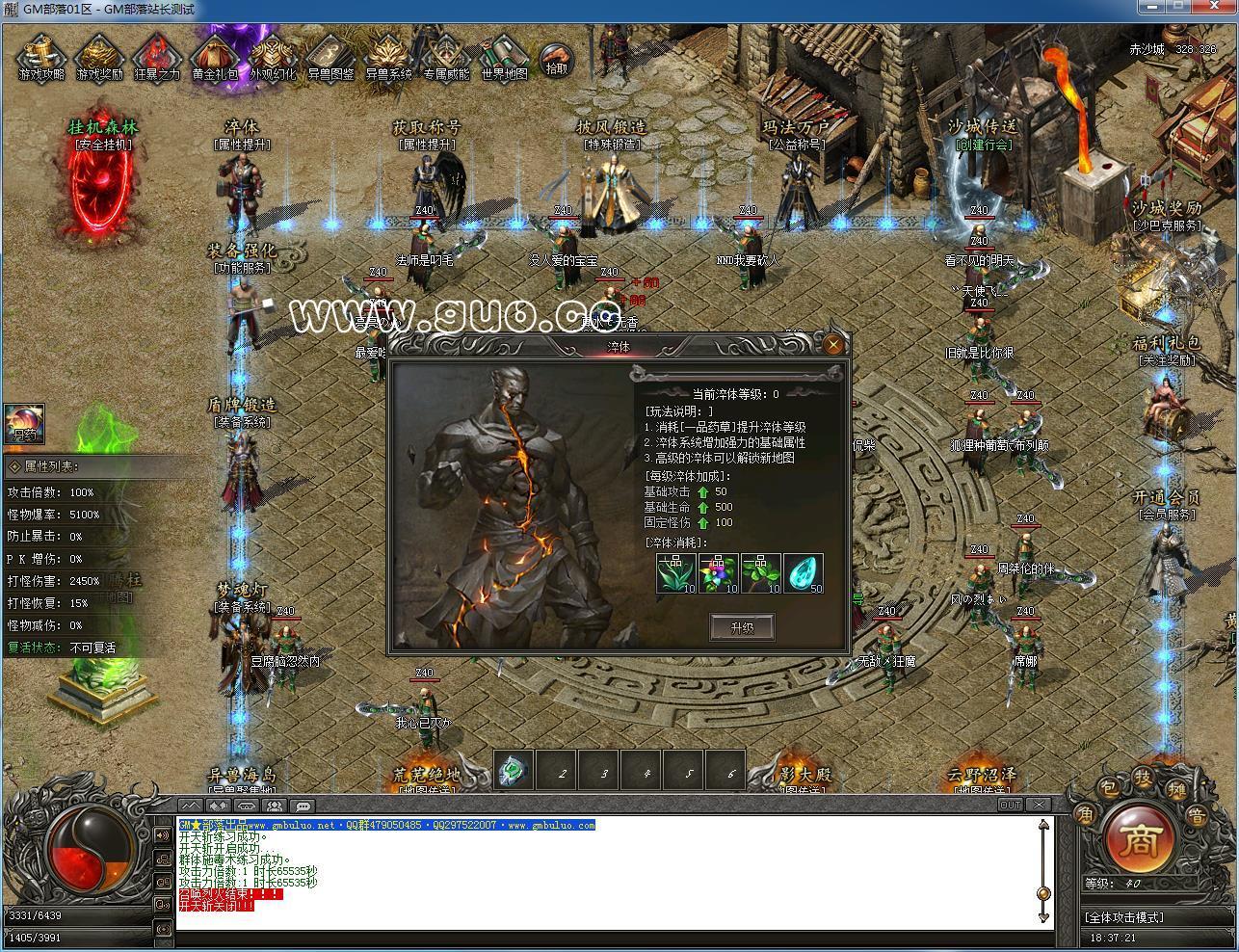
Task: Select quickslot 1 holding the green item
Action: click(512, 771)
